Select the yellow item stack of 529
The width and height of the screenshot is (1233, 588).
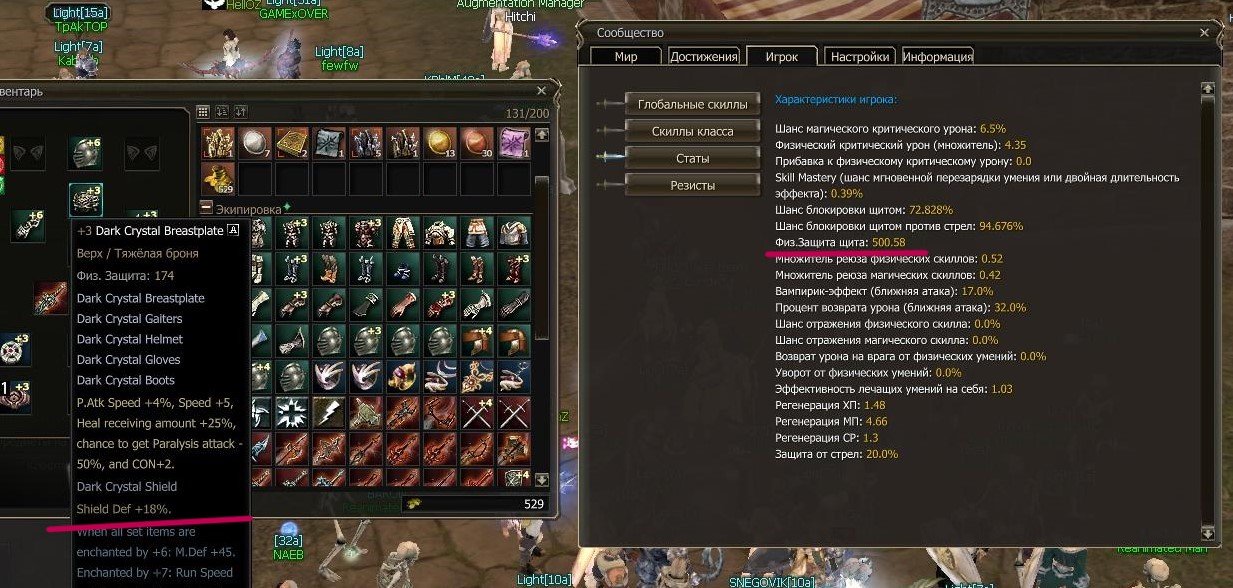[x=217, y=179]
